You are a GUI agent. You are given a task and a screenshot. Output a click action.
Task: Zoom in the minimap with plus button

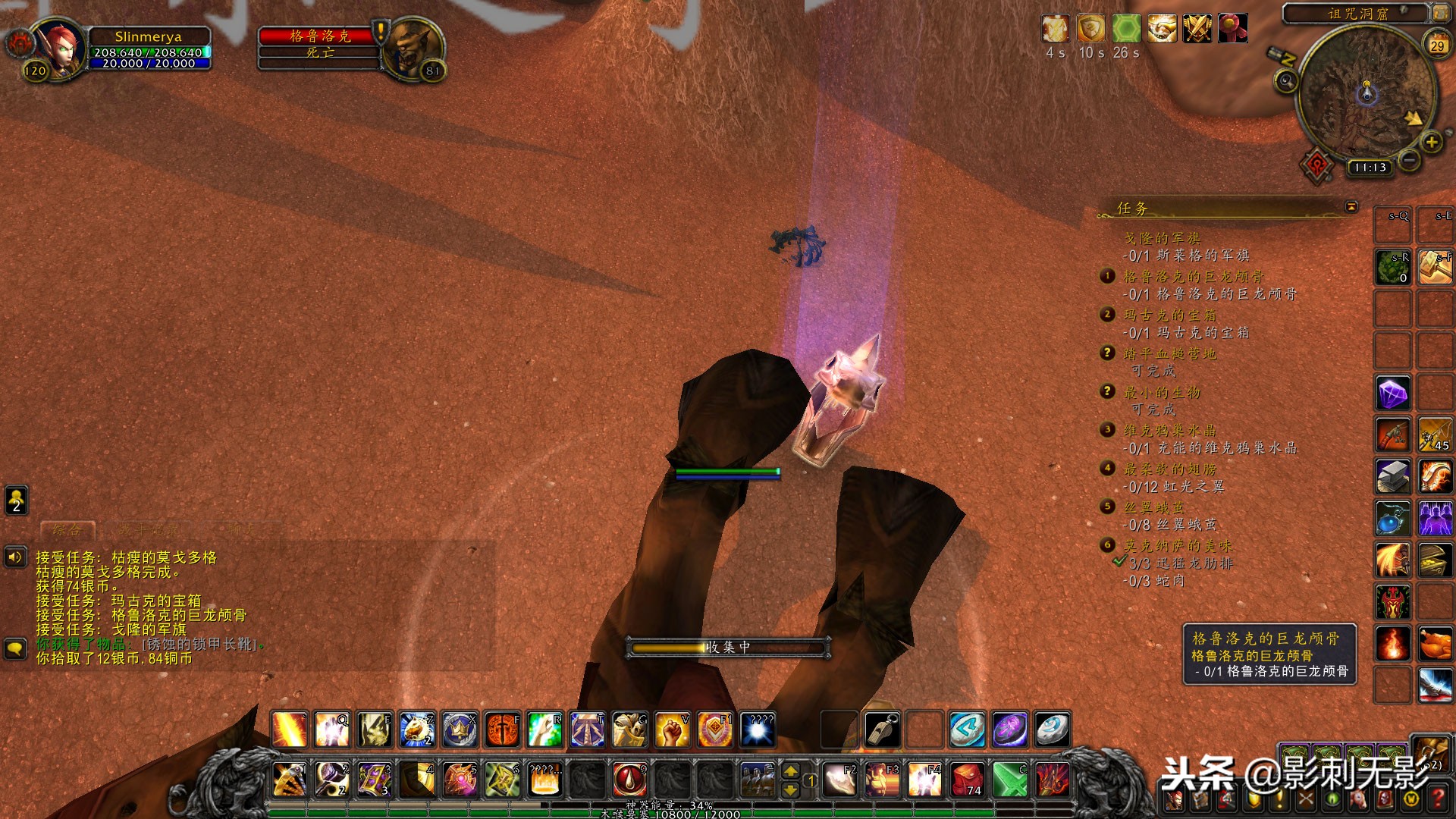pyautogui.click(x=1431, y=142)
